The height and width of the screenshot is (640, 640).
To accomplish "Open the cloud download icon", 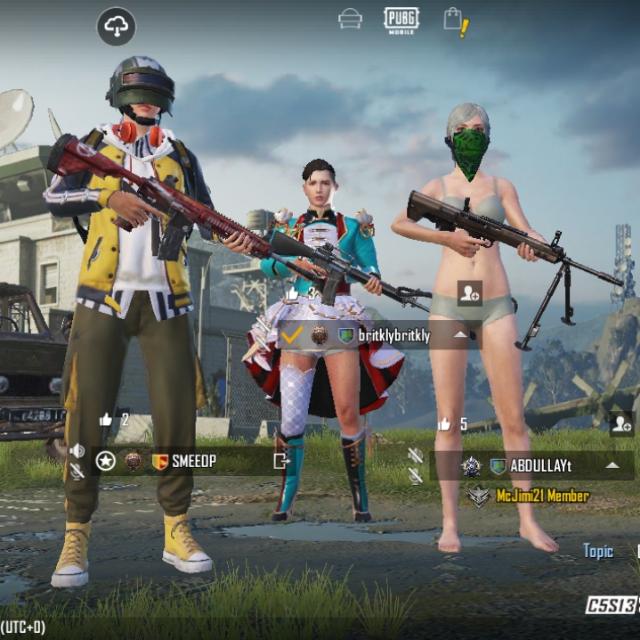I will point(116,27).
